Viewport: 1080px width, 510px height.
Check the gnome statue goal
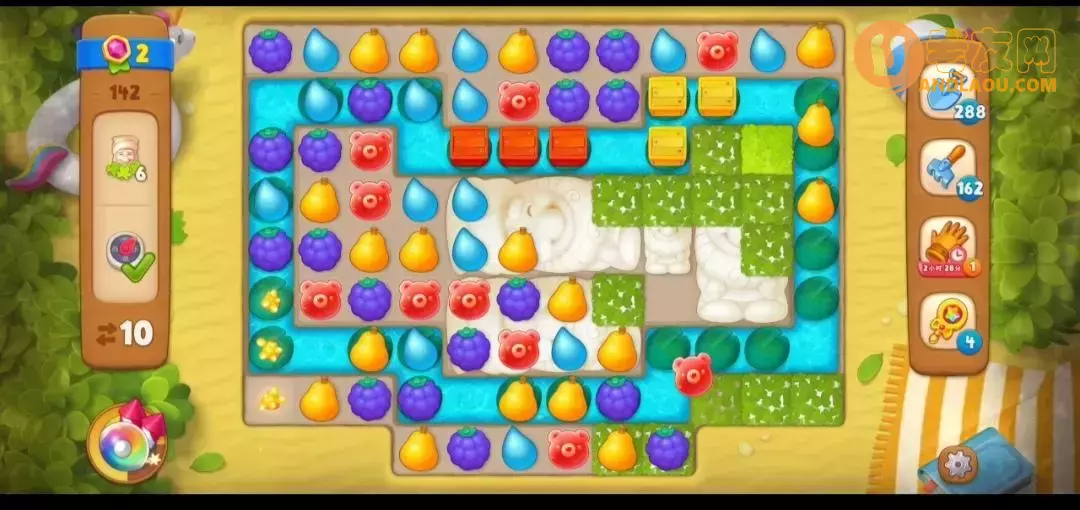[x=125, y=156]
